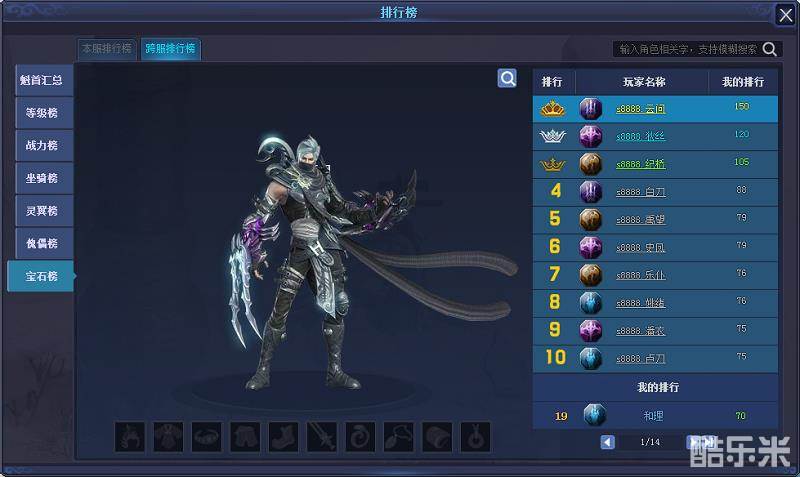800x477 pixels.
Task: Click the player search text field
Action: 688,49
